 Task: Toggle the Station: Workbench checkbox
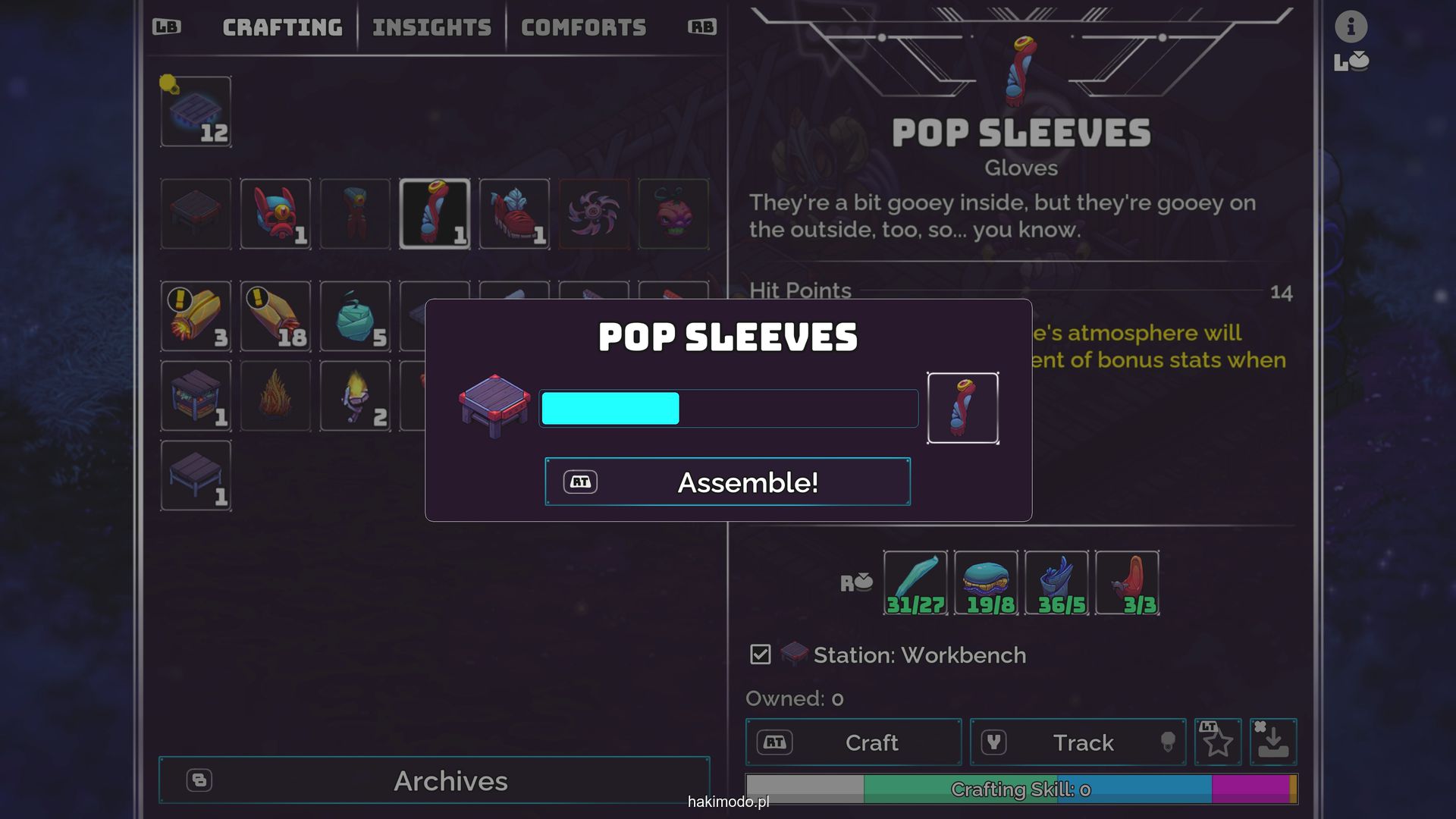pos(760,654)
